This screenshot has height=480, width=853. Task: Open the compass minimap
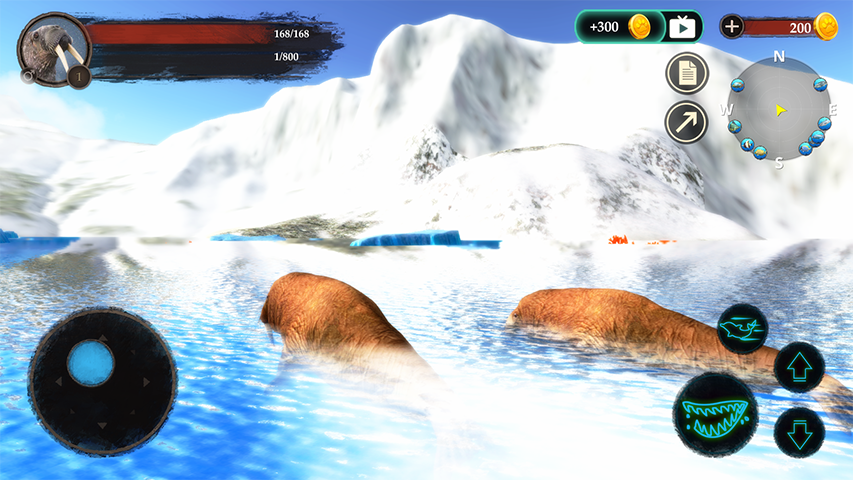point(778,108)
